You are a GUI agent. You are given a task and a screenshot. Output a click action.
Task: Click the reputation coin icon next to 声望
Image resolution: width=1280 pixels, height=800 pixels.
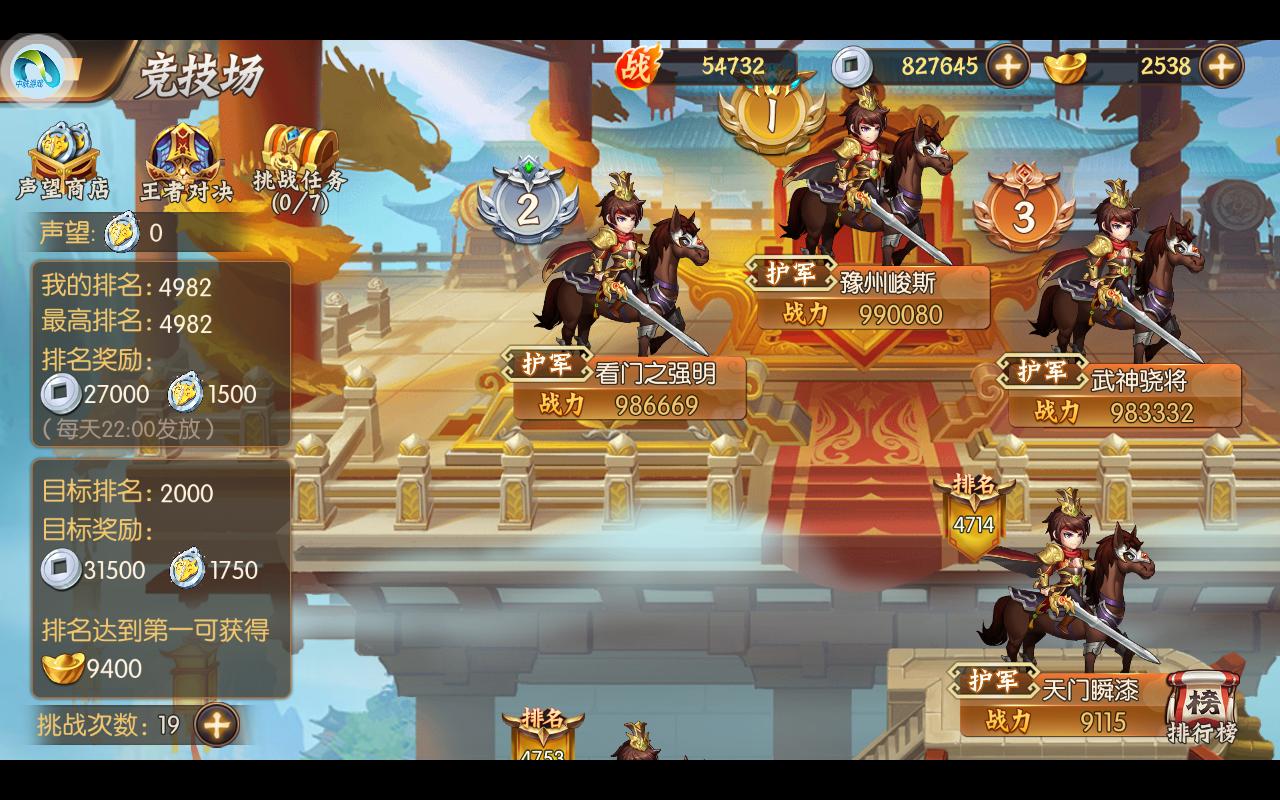[x=118, y=232]
